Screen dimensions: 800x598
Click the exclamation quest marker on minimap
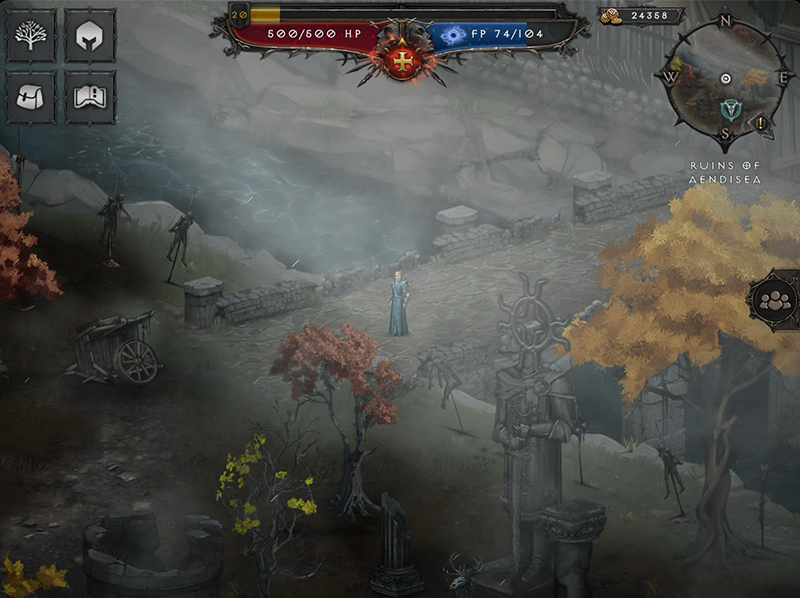(x=762, y=122)
